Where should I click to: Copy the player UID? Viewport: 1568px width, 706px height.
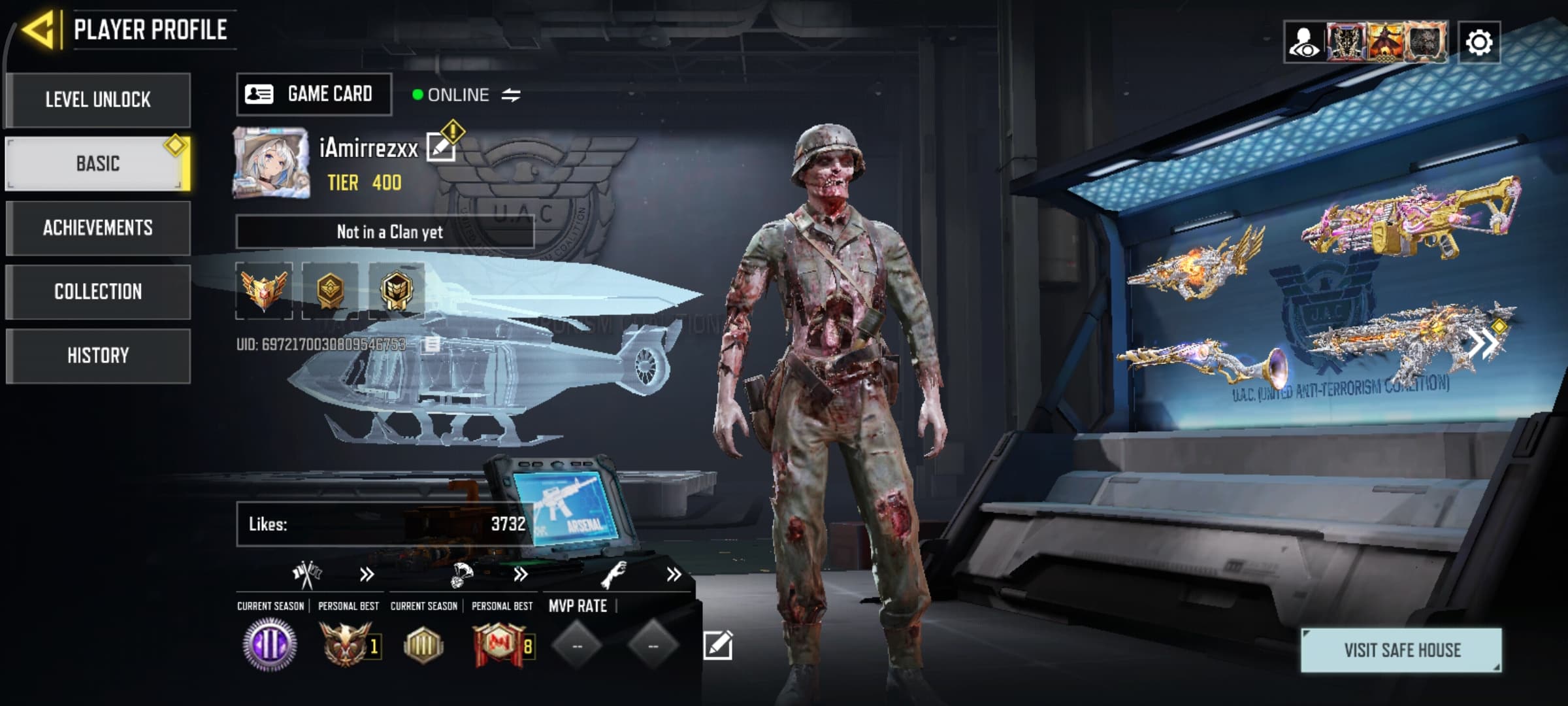tap(432, 345)
